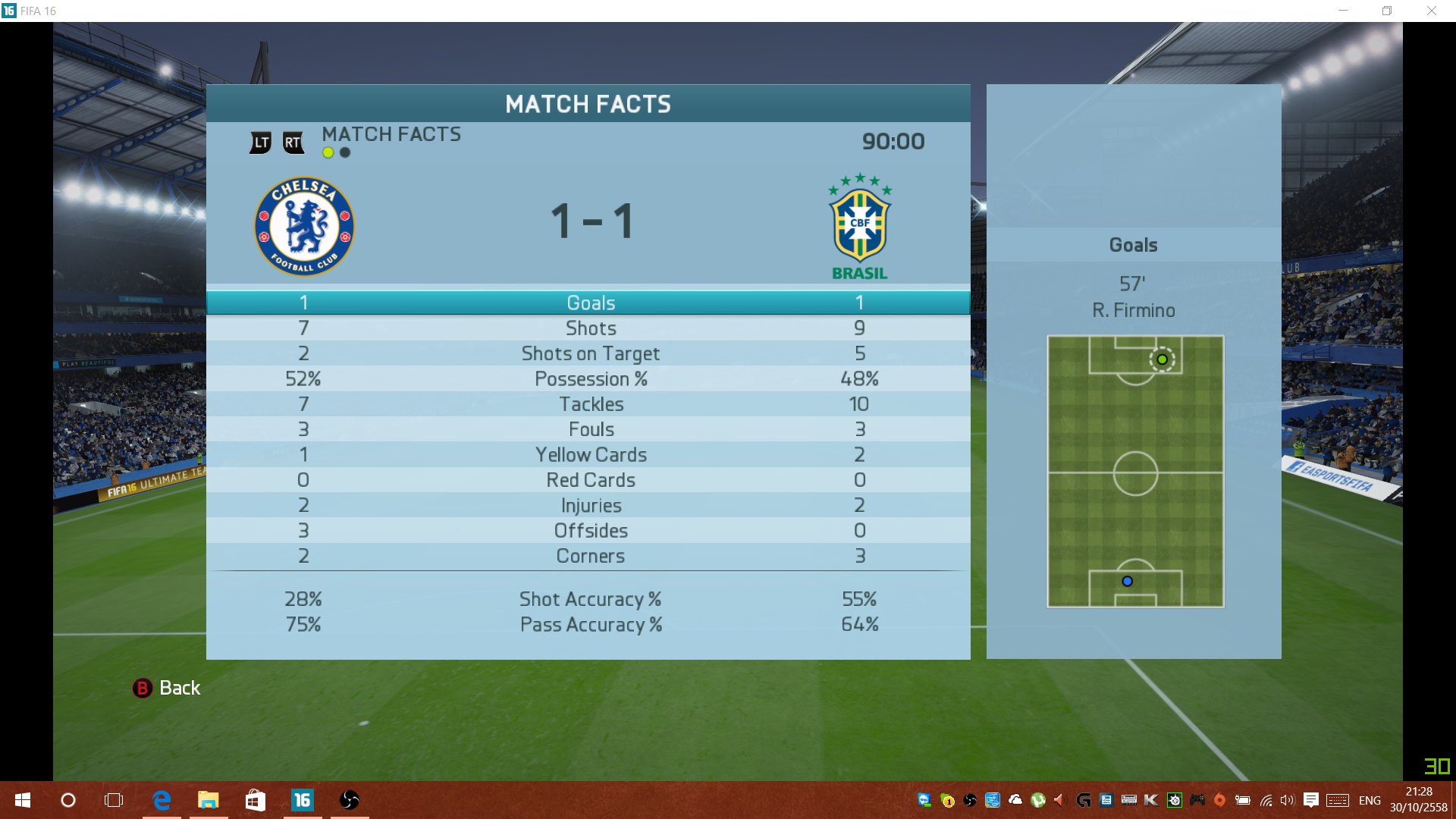1456x819 pixels.
Task: Go Back from Match Facts
Action: (167, 688)
